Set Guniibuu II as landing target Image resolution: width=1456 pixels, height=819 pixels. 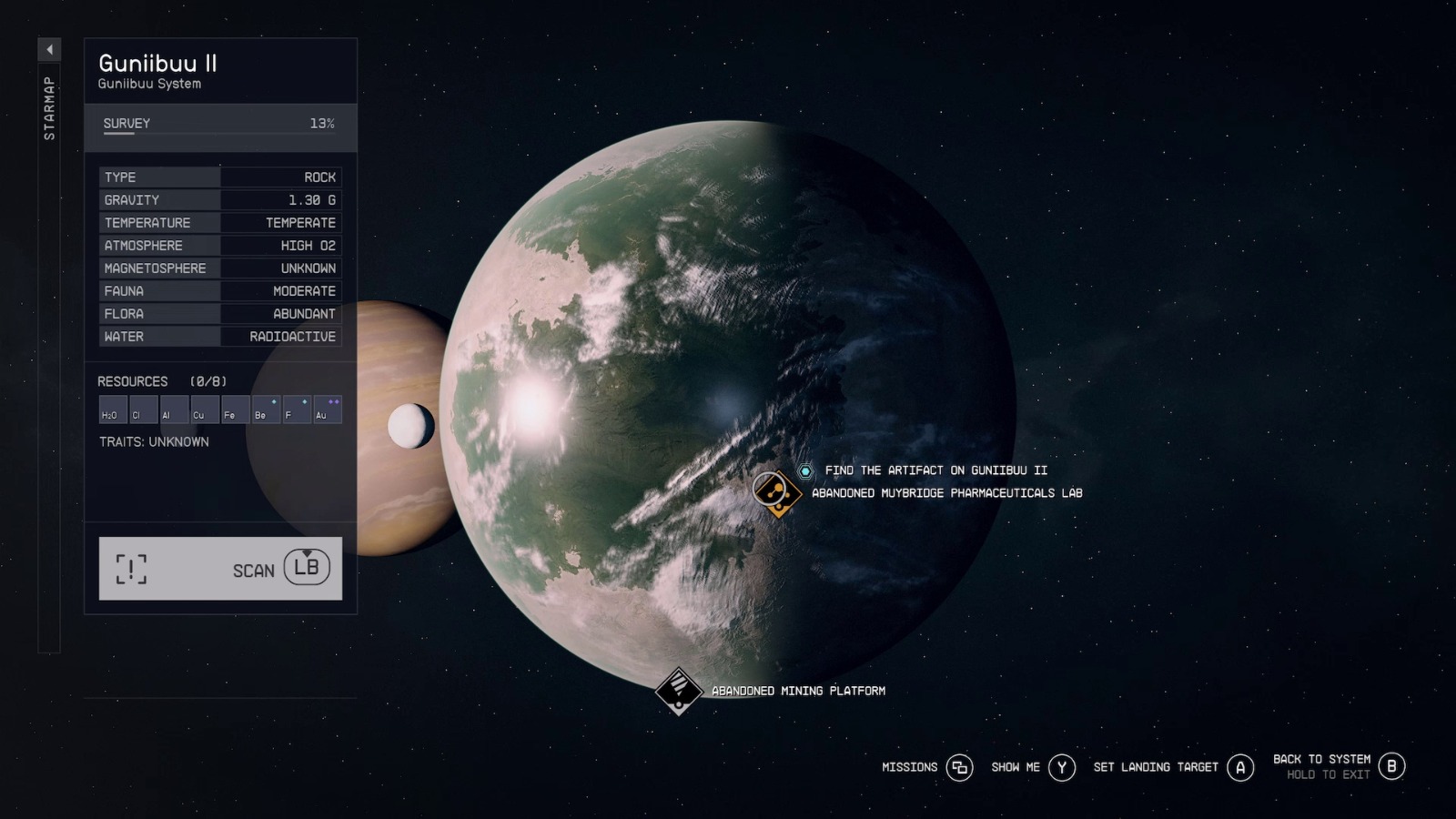coord(1239,767)
